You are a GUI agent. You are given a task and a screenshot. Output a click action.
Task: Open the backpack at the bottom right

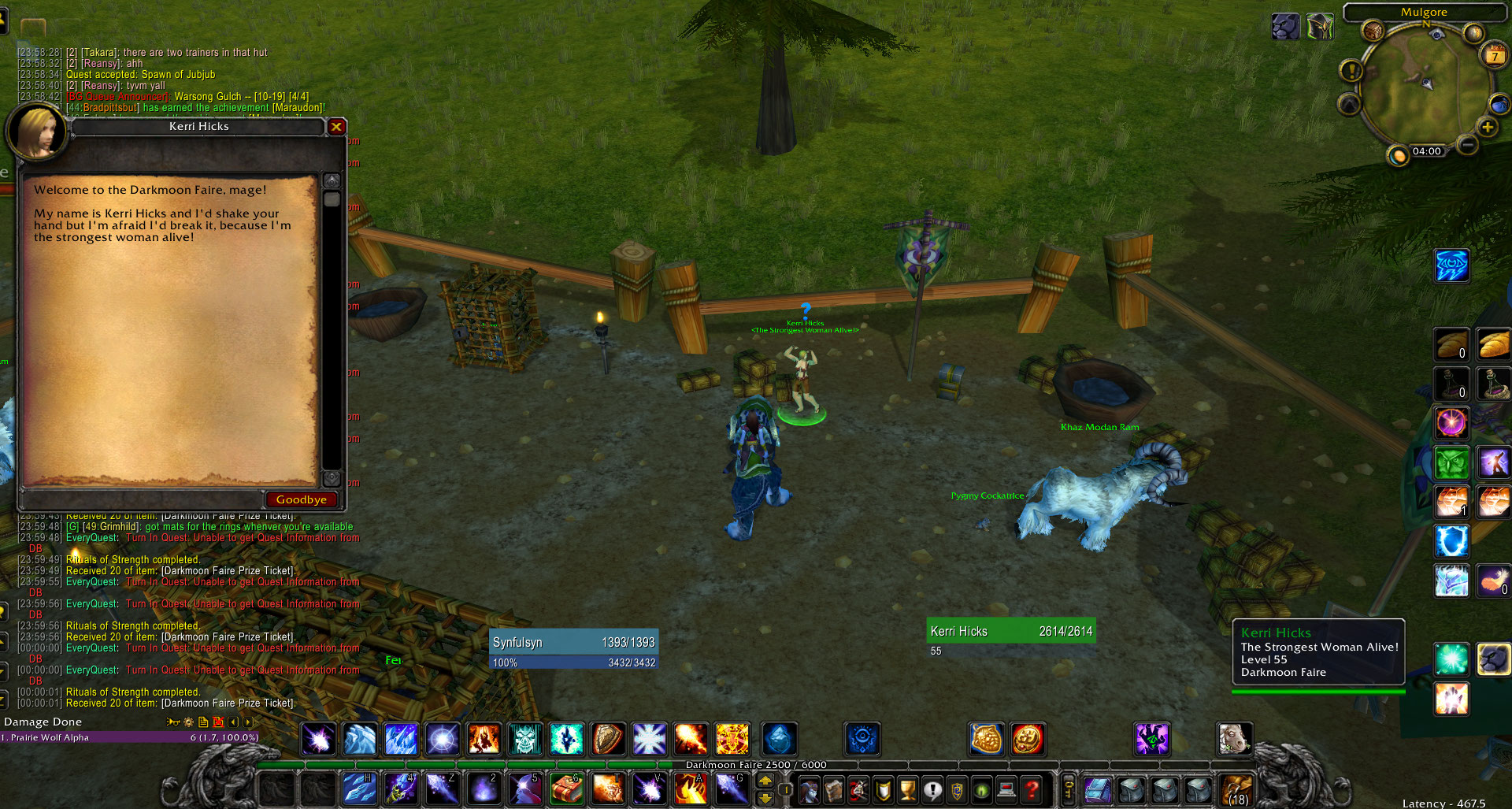coord(1237,789)
